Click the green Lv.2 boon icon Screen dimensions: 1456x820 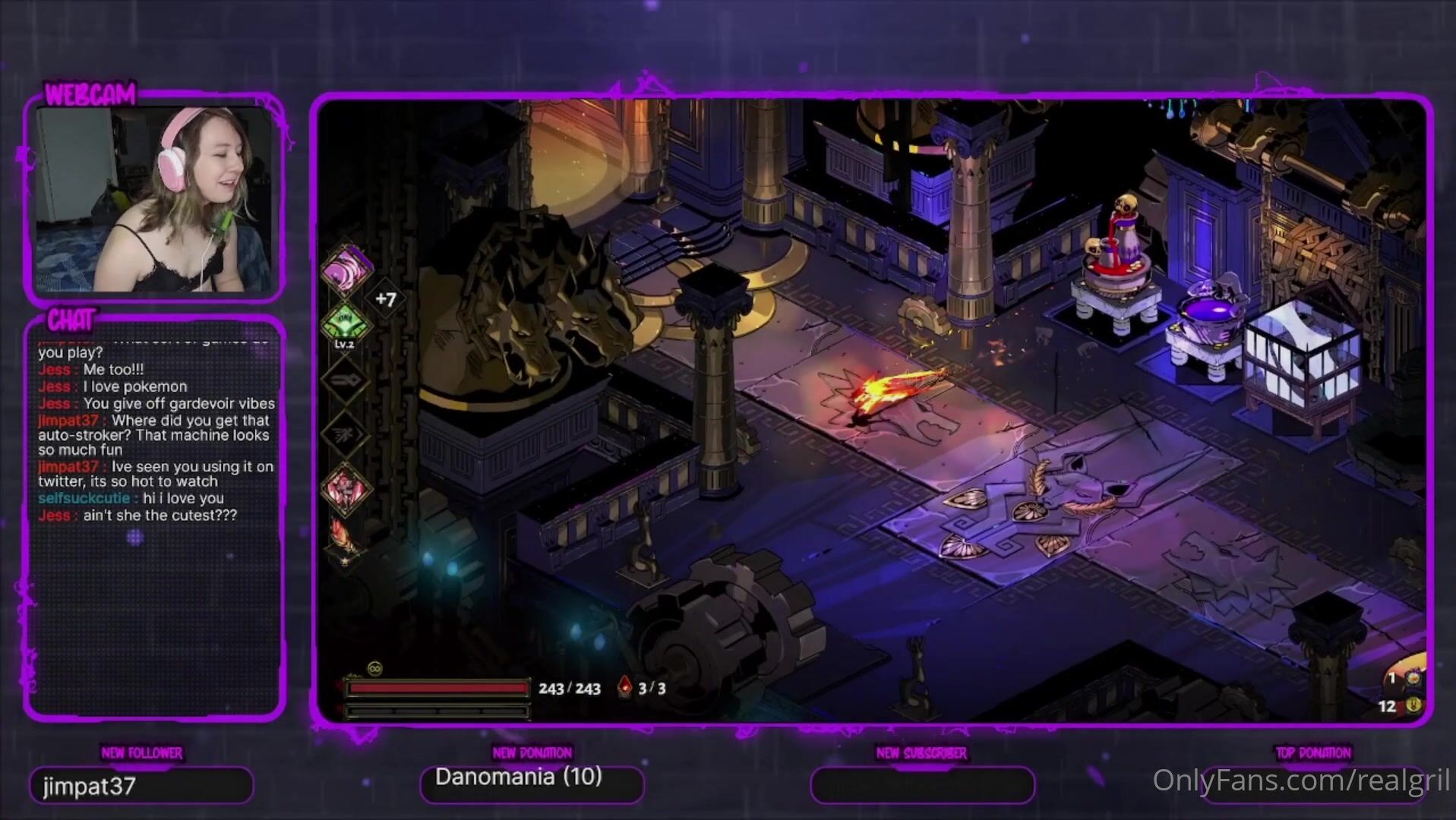[x=346, y=322]
